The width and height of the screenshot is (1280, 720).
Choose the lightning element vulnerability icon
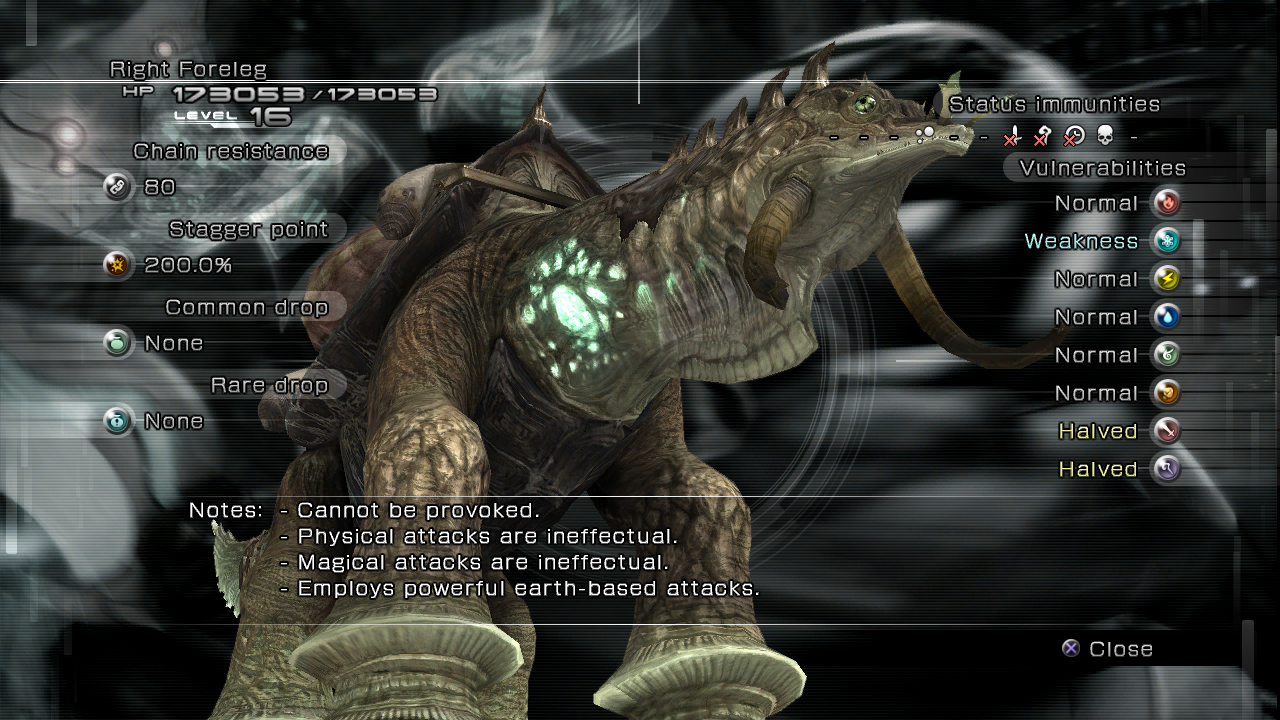(1166, 279)
